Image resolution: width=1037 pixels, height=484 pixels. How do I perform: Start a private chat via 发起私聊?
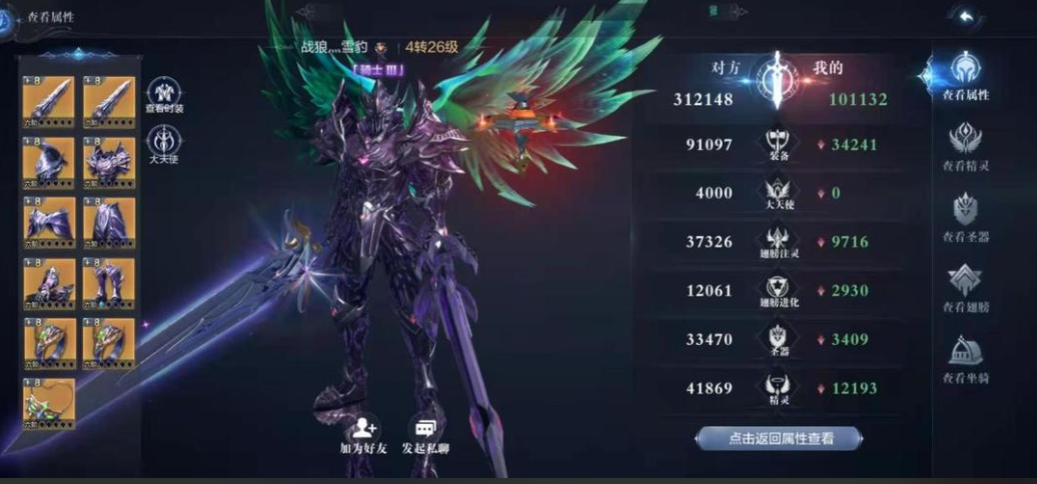point(425,436)
